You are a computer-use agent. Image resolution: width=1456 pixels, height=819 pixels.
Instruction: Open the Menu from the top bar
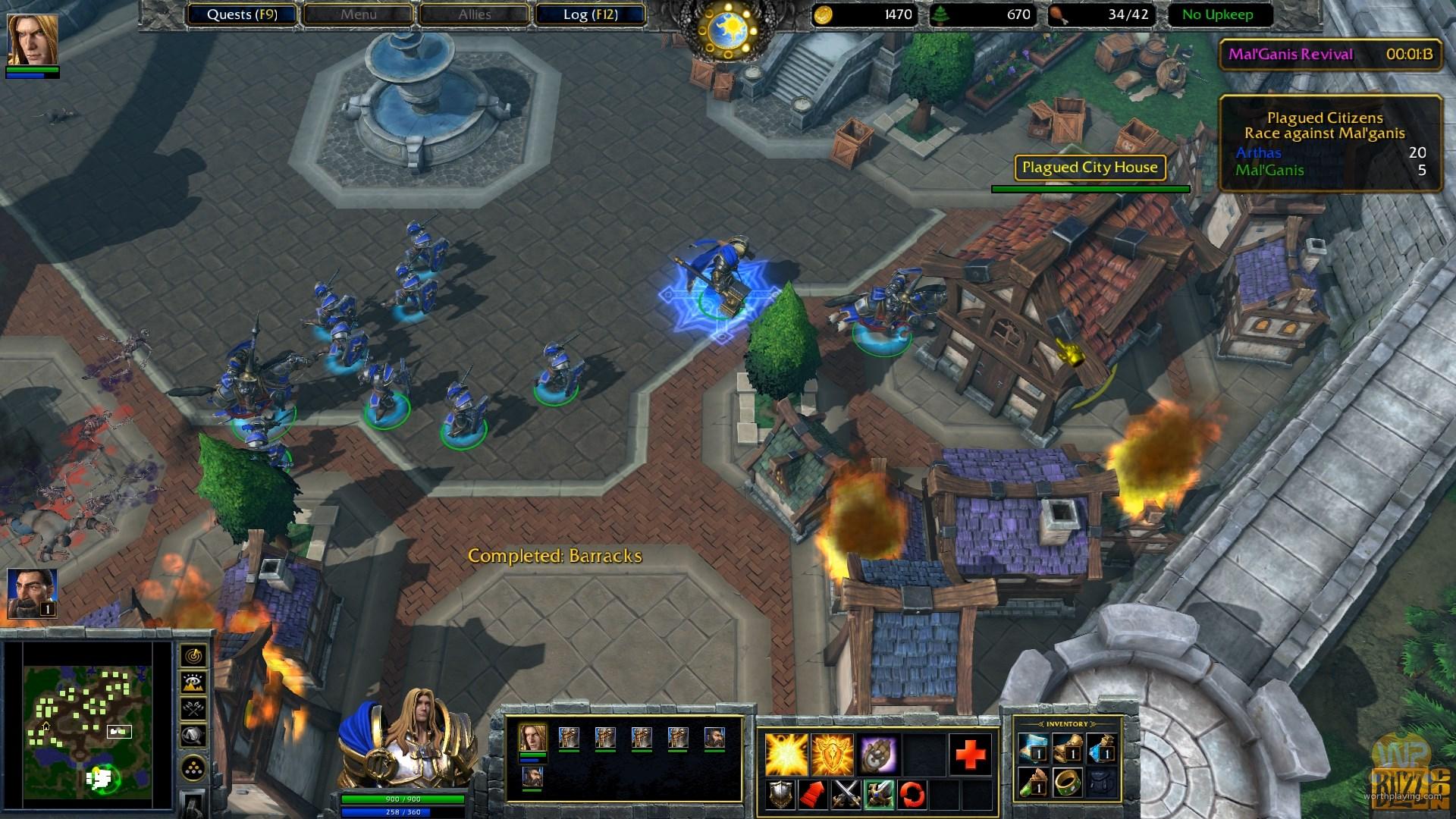click(358, 14)
